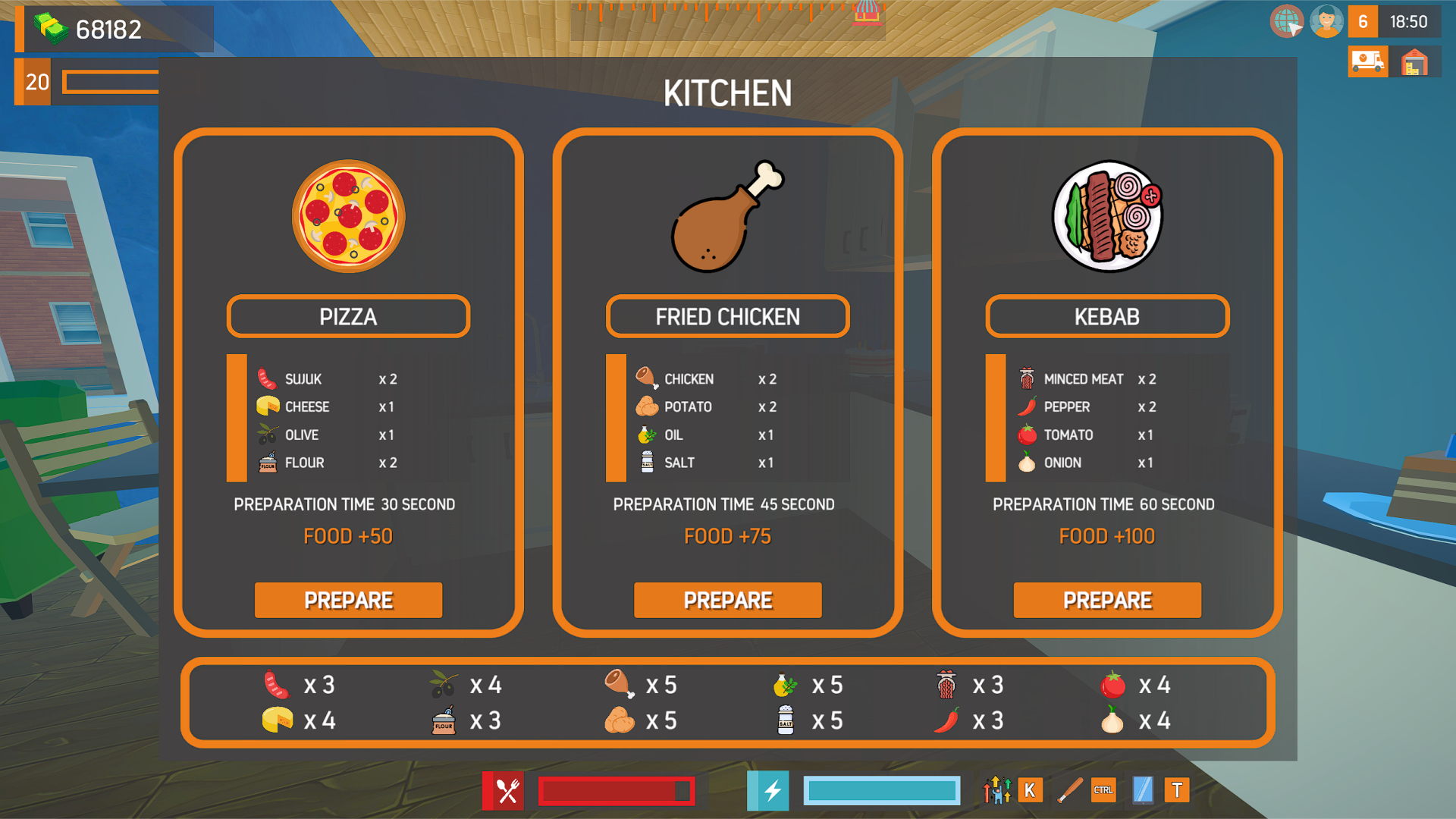Open the delivery truck icon
This screenshot has height=819, width=1456.
tap(1367, 61)
